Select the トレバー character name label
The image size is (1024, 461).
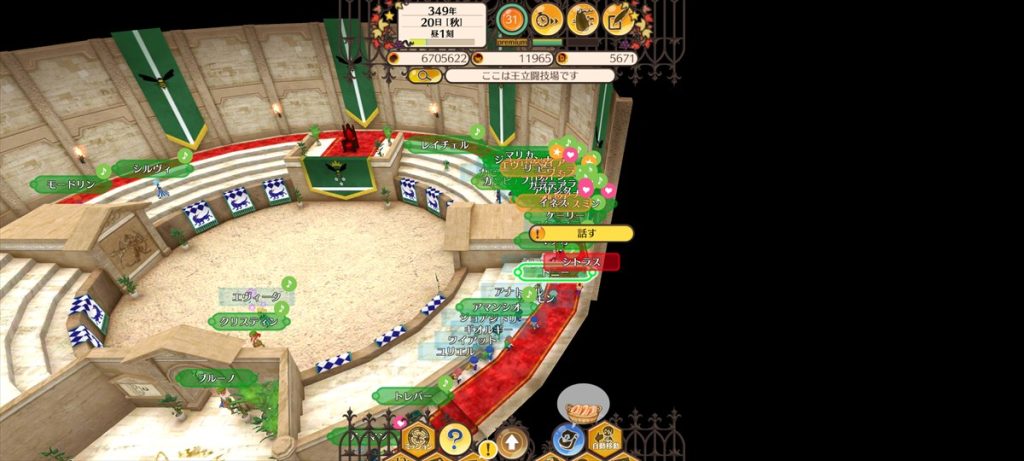pos(412,396)
